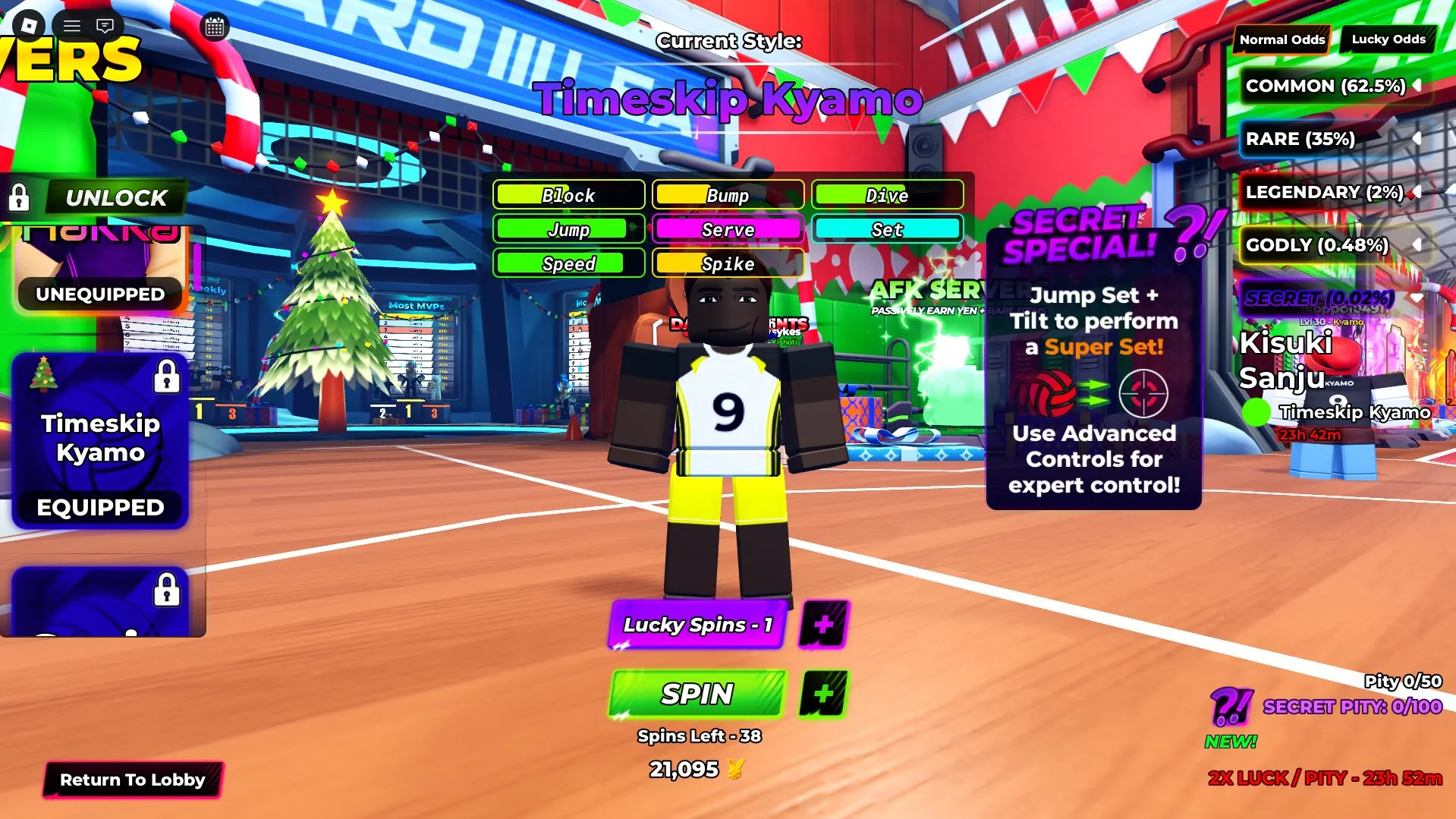Screen dimensions: 1456x819
Task: Expand the Godly (0.48%) rarity list
Action: [x=1416, y=245]
